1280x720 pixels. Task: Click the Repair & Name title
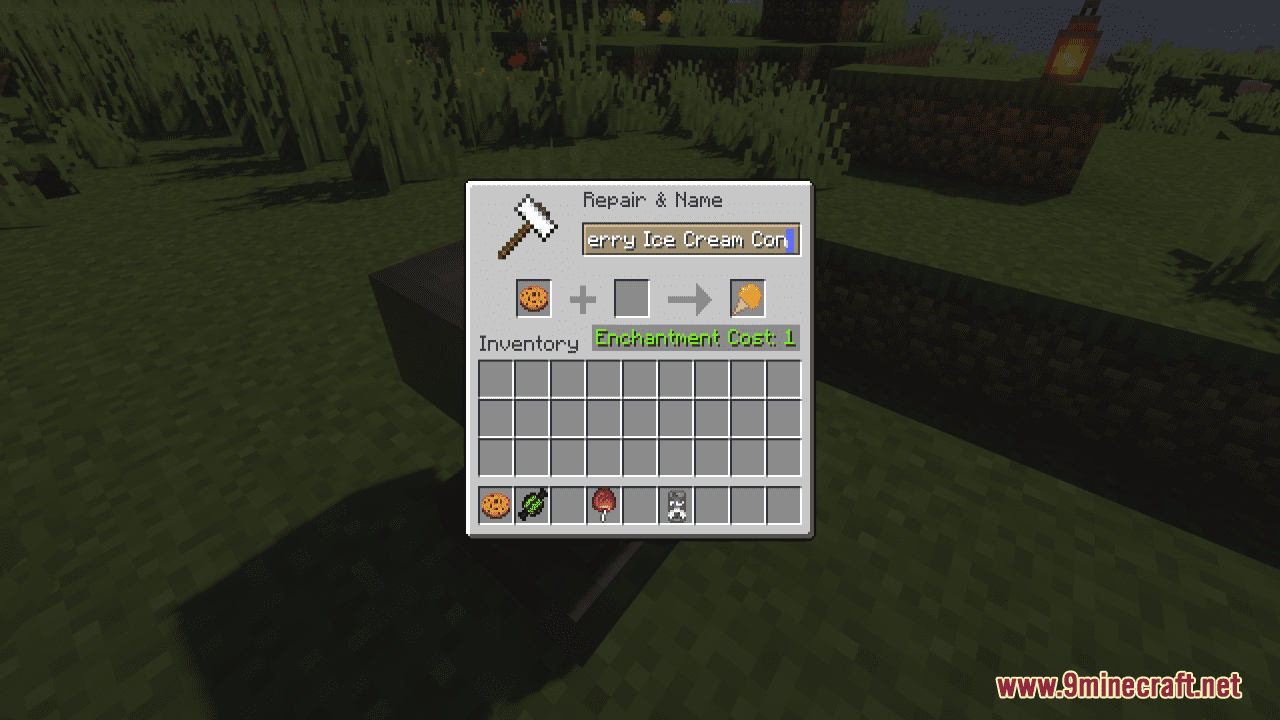coord(652,200)
